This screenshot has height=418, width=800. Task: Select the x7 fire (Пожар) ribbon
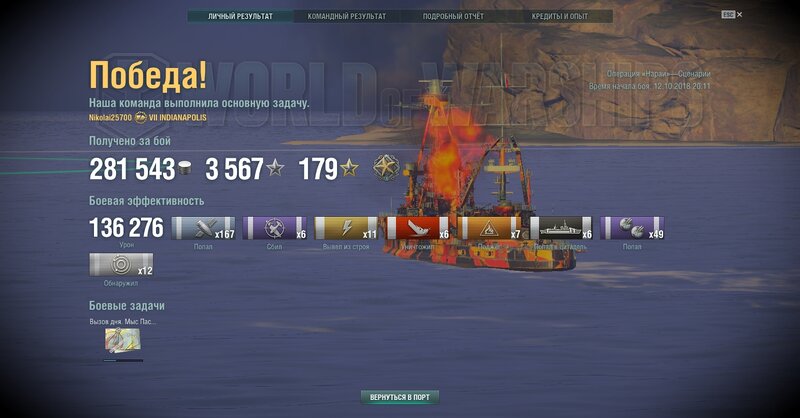click(490, 229)
